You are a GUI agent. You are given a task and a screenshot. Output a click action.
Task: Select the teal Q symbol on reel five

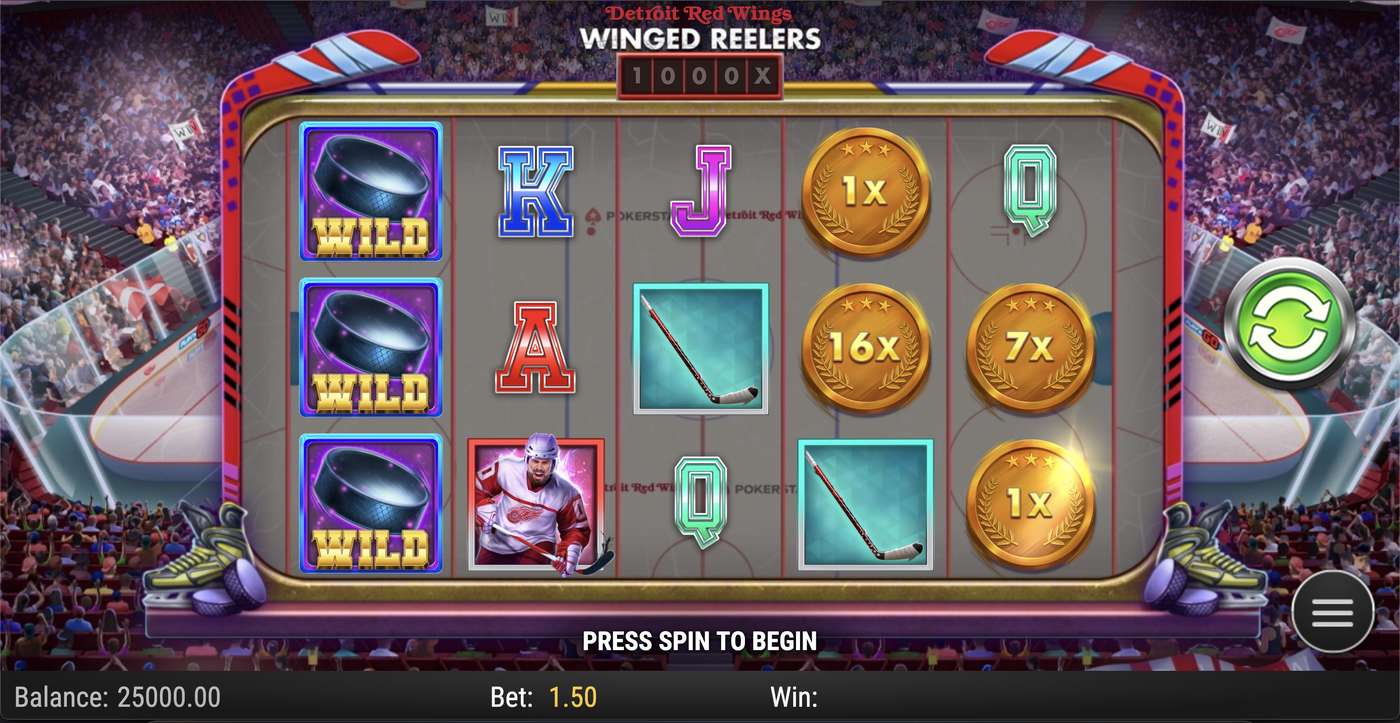1029,192
